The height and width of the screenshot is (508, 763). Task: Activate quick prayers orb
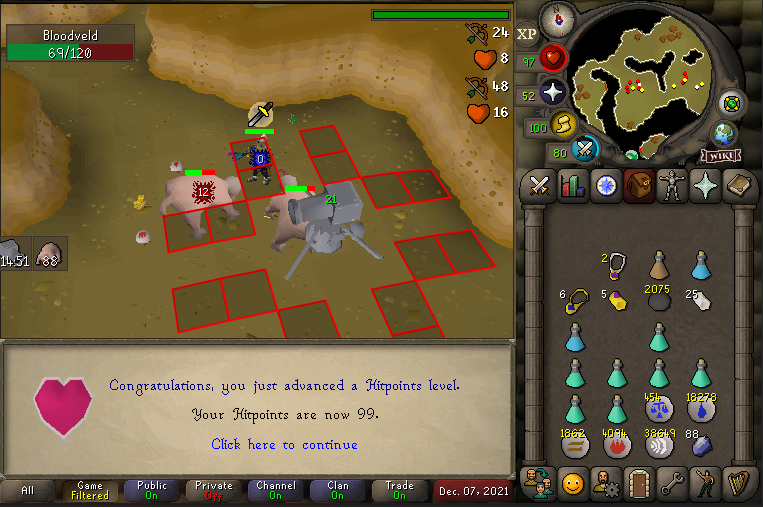pos(553,94)
